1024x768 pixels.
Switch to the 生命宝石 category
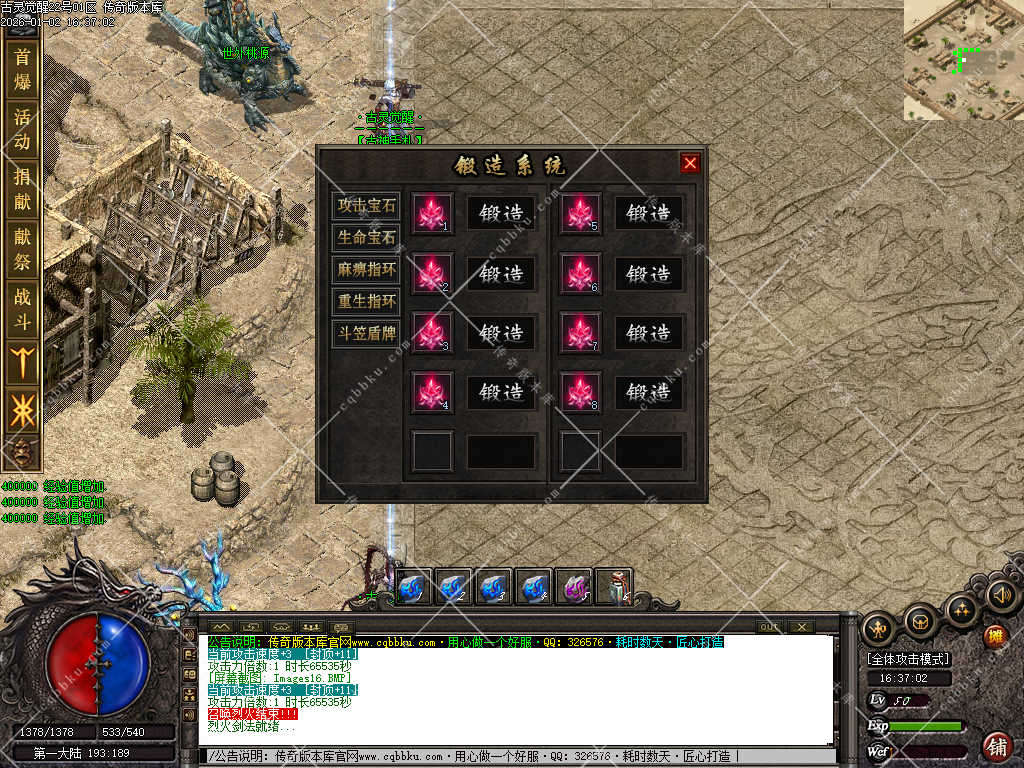click(x=366, y=238)
